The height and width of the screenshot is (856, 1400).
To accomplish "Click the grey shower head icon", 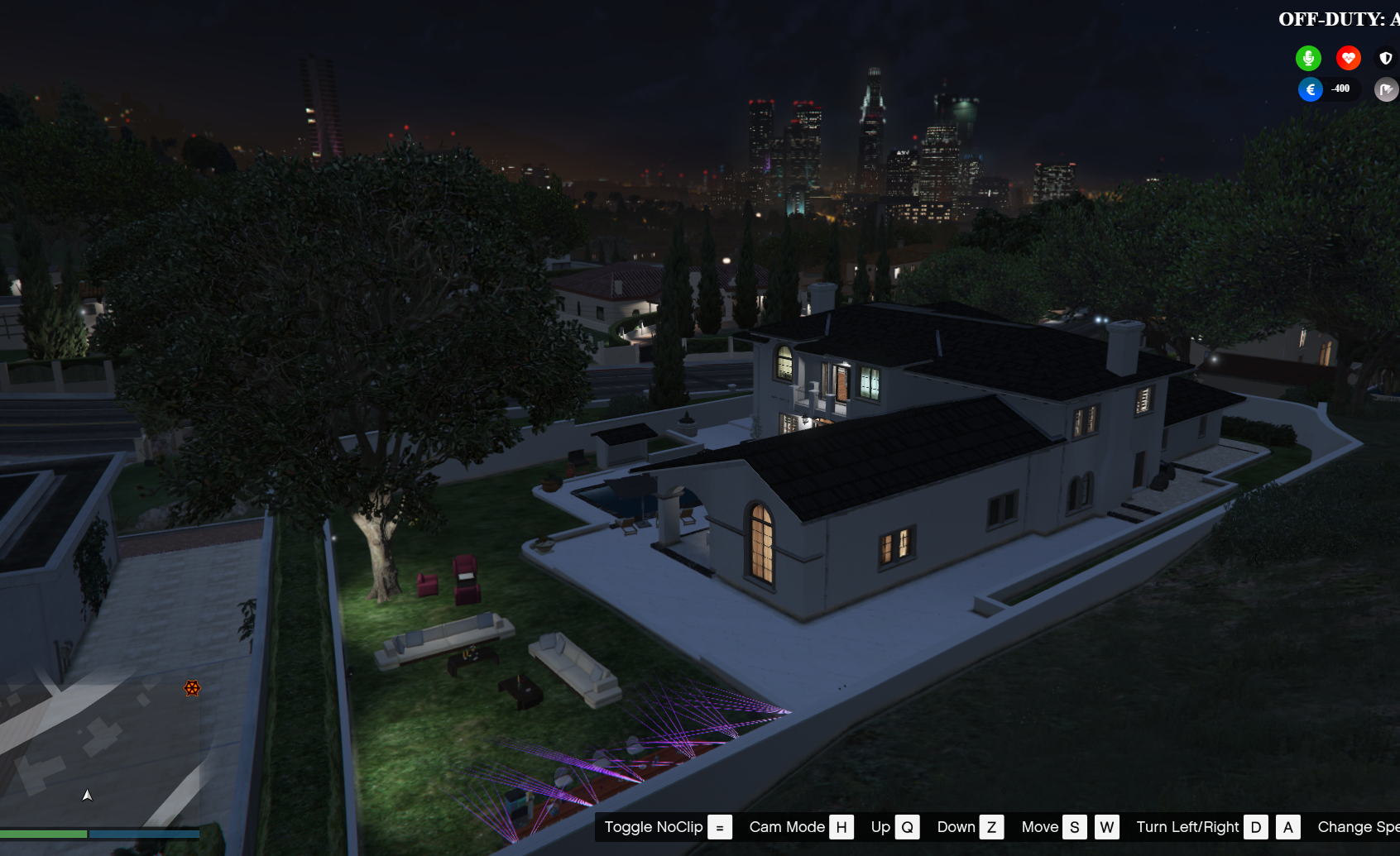I will tap(1386, 89).
